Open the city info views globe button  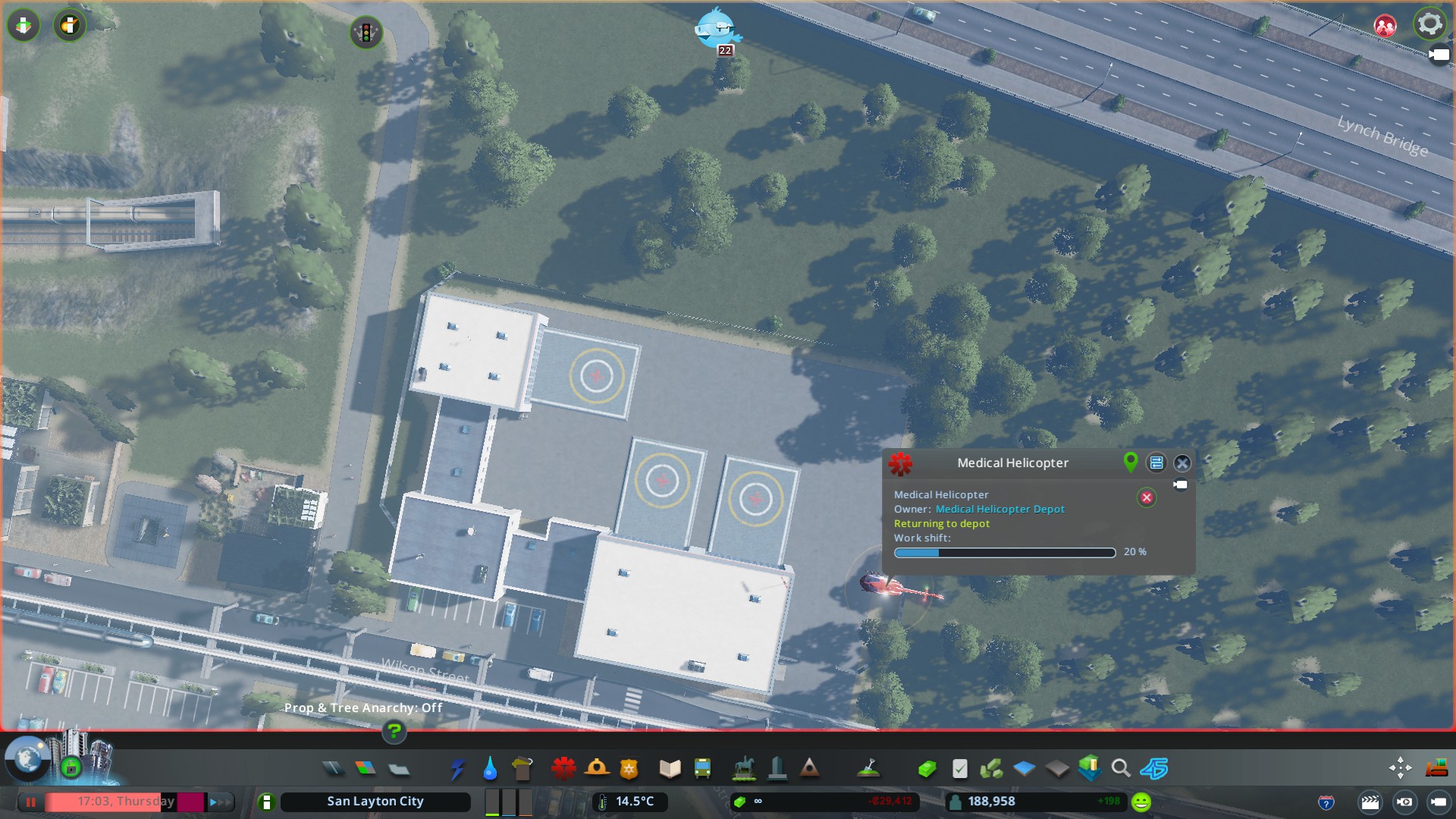pyautogui.click(x=27, y=758)
